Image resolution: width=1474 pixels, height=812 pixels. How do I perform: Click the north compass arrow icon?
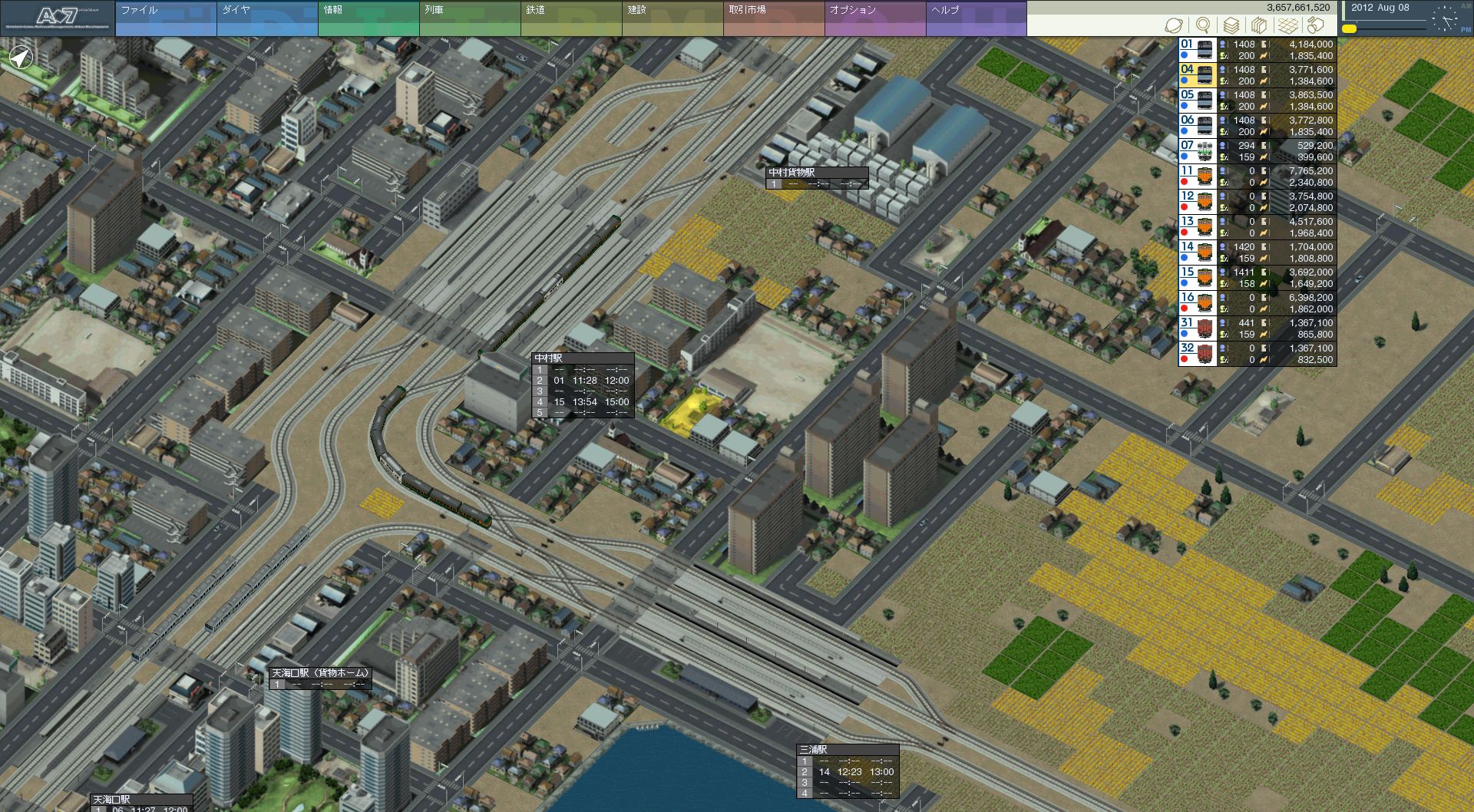[x=21, y=58]
